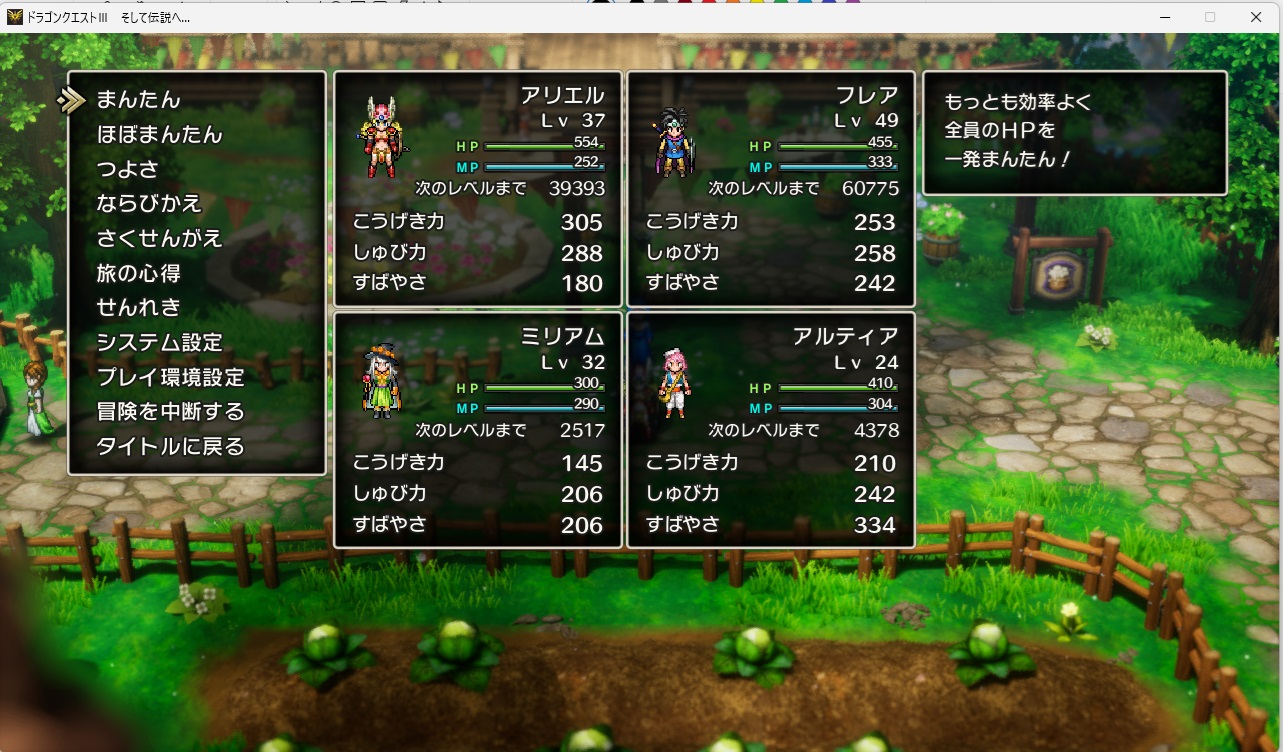The width and height of the screenshot is (1283, 752).
Task: Select フレア's party status panel
Action: coord(771,189)
